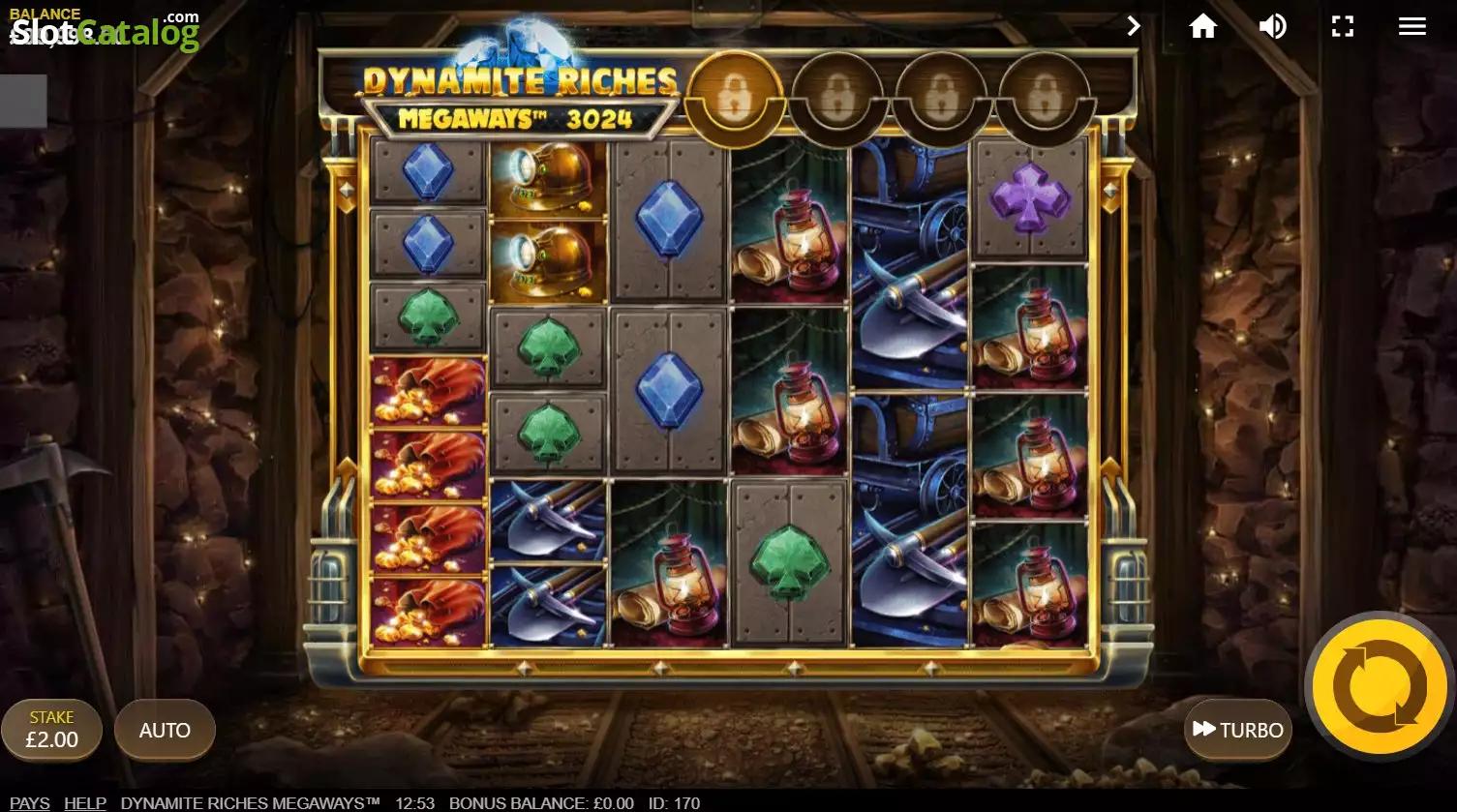Open the hamburger menu
Image resolution: width=1457 pixels, height=812 pixels.
[1411, 26]
